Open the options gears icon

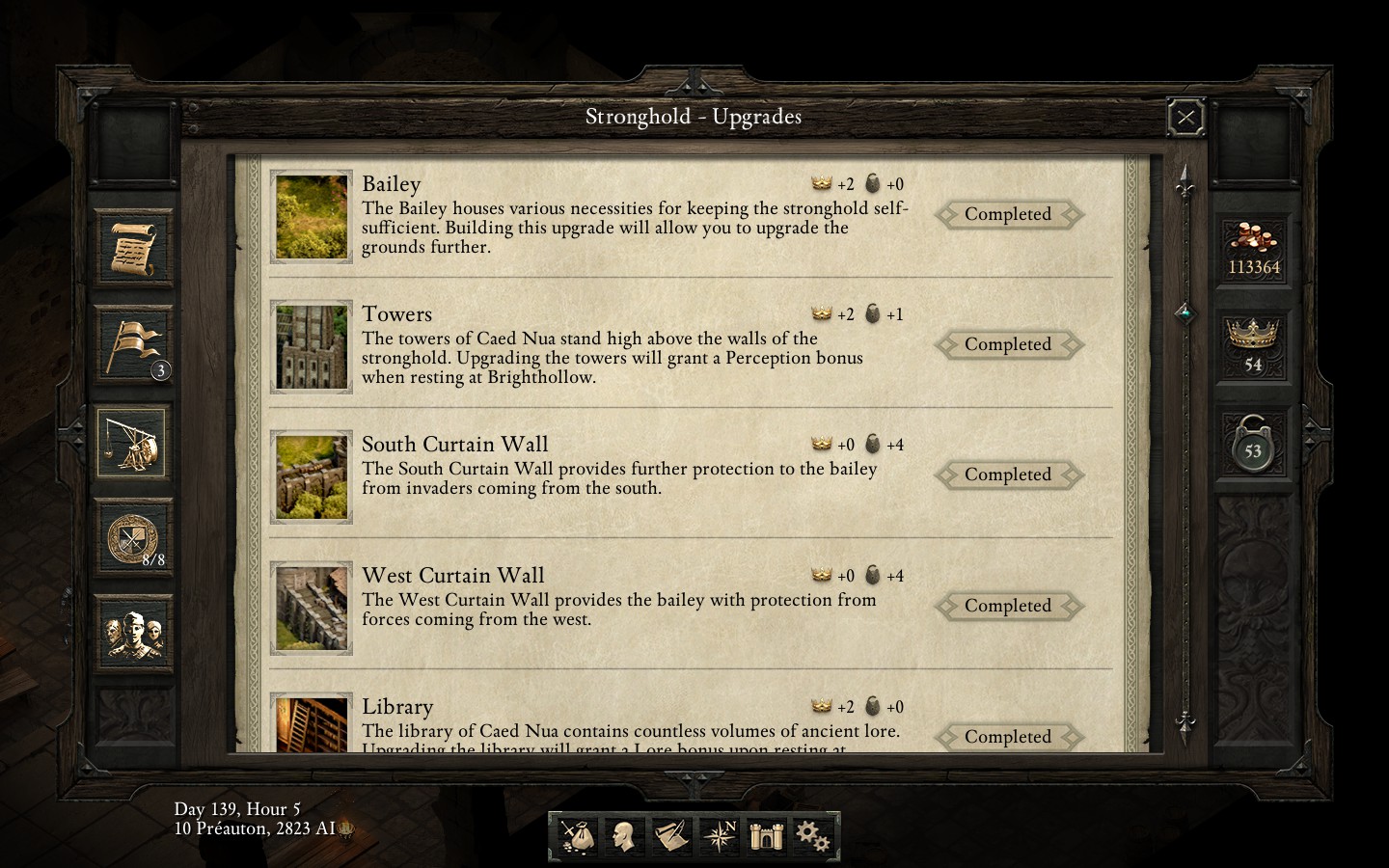click(x=812, y=835)
